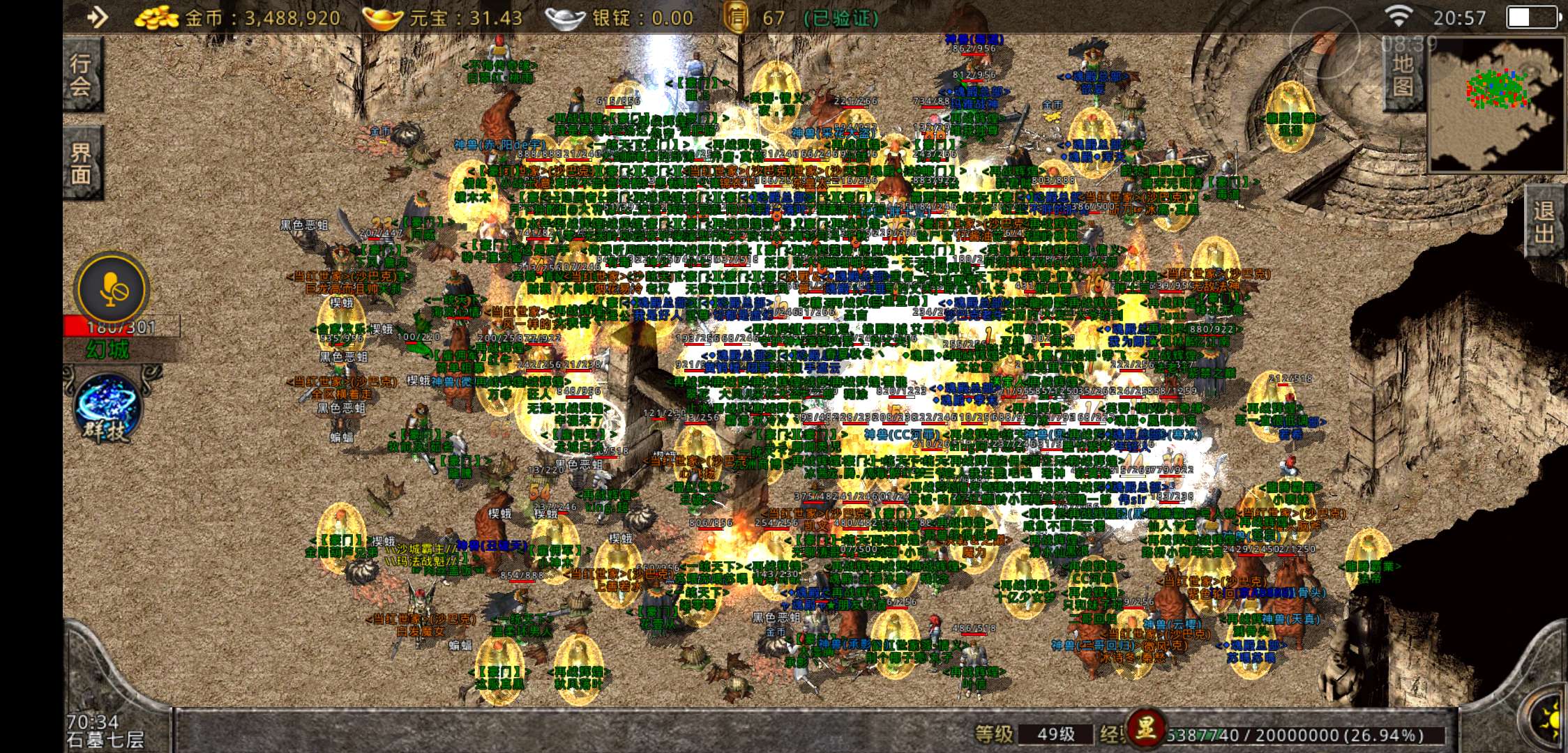The width and height of the screenshot is (1568, 753).
Task: Tap the 银锭 silver ingot icon
Action: point(565,18)
